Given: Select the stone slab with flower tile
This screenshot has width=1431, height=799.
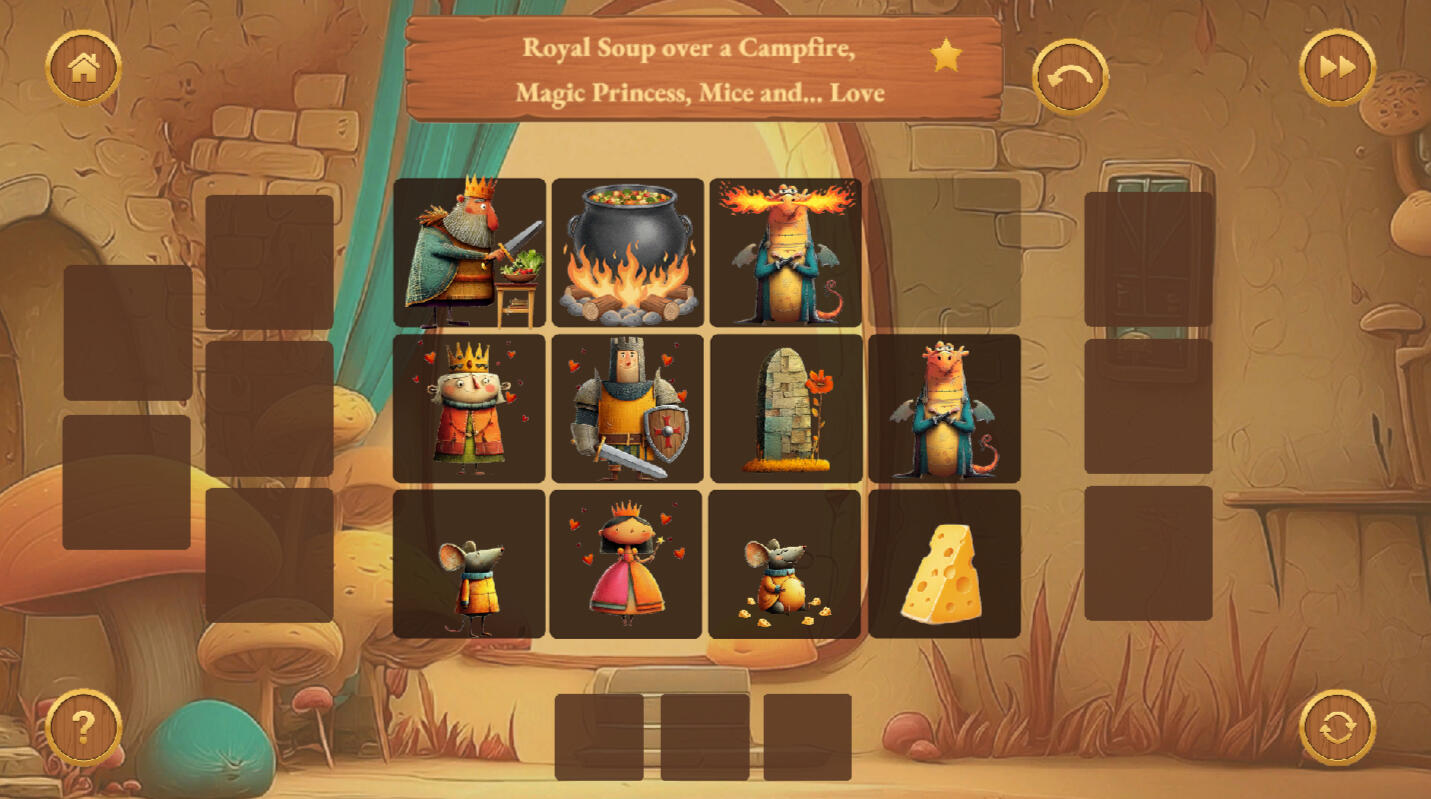Looking at the screenshot, I should coord(785,408).
